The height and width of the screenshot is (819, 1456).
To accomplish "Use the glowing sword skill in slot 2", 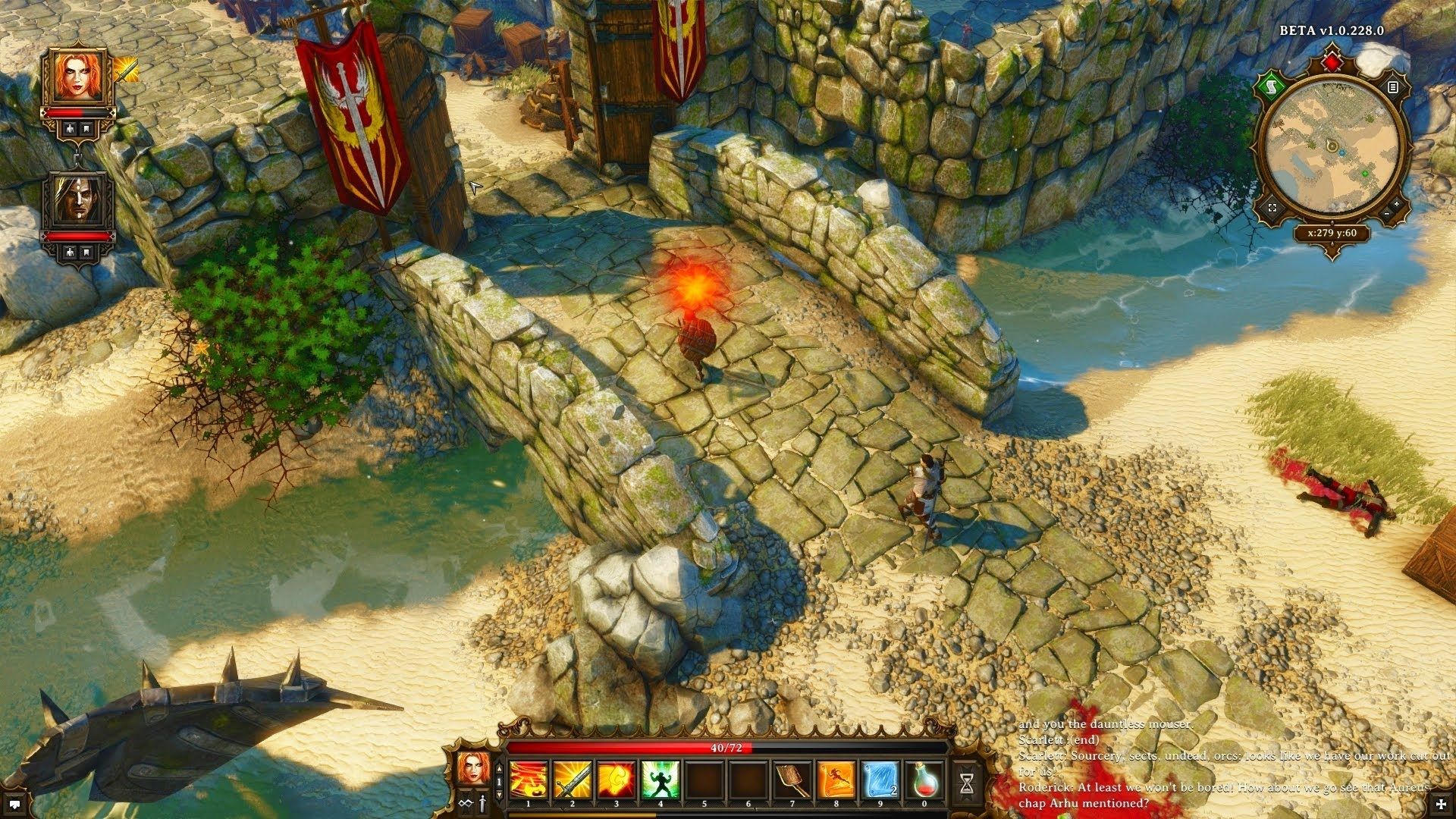I will click(573, 780).
